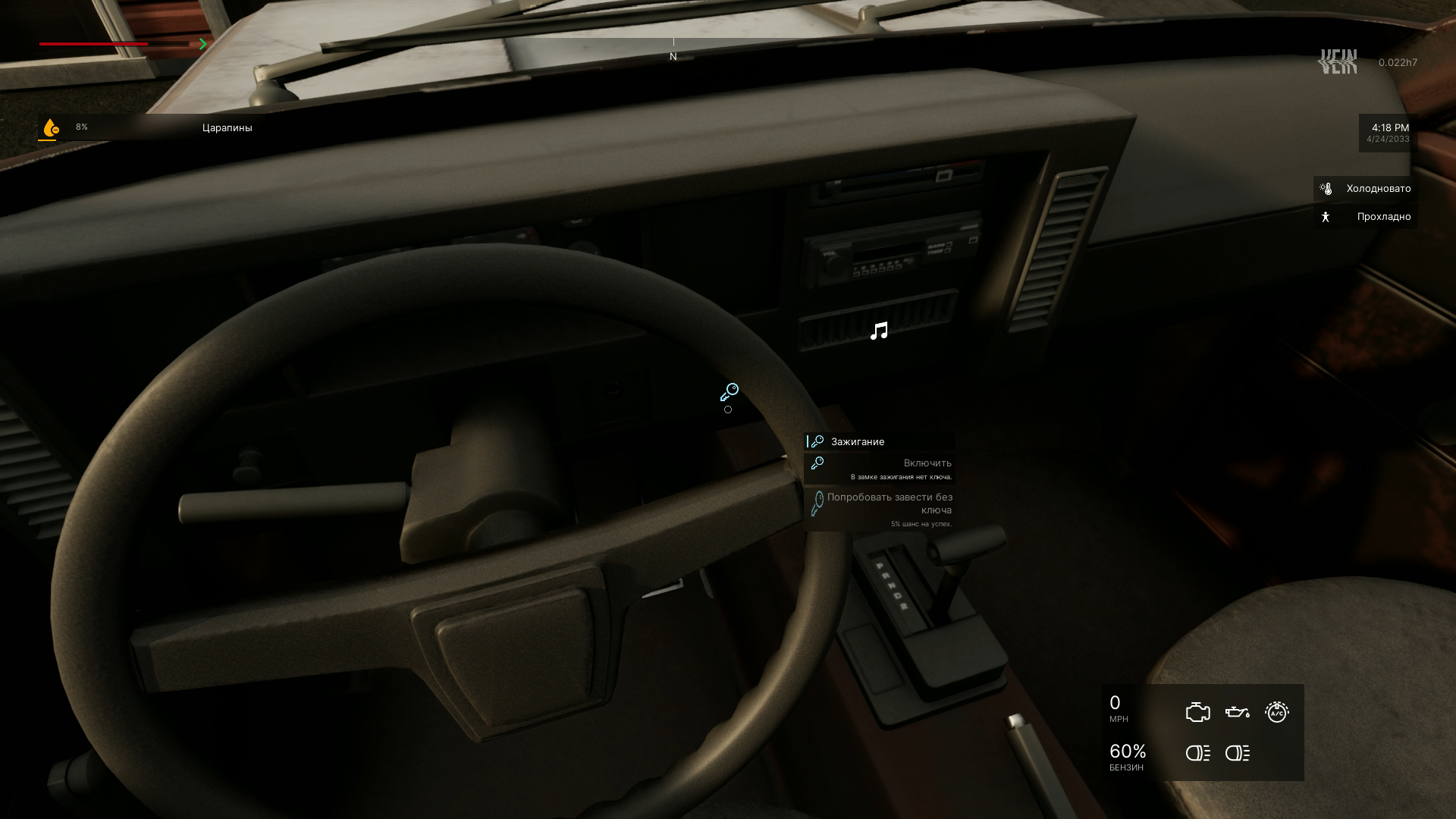This screenshot has width=1456, height=819.
Task: Select Попробовать завести без ключа option
Action: tap(880, 509)
